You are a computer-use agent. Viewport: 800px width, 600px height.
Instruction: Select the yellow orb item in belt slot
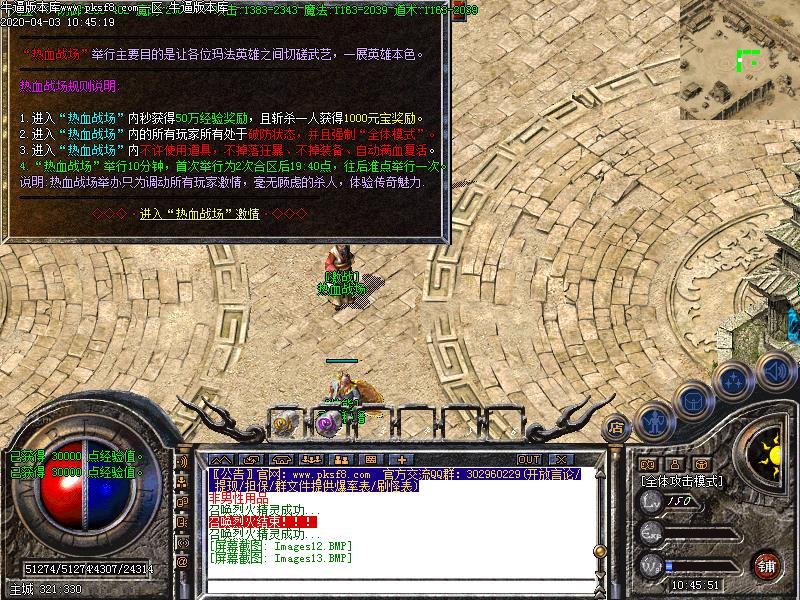pyautogui.click(x=283, y=422)
